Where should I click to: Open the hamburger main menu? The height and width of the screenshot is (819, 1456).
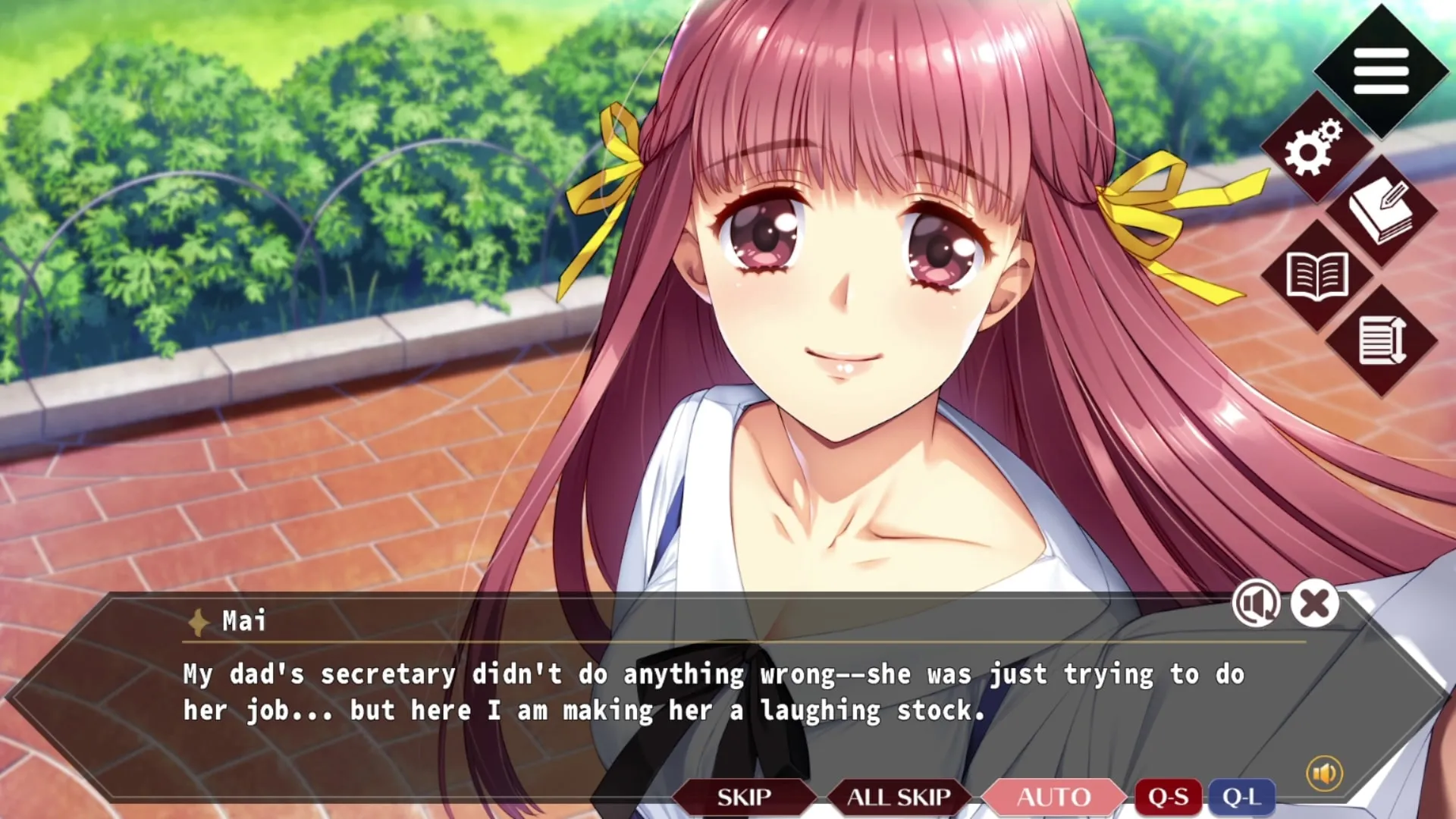point(1381,71)
